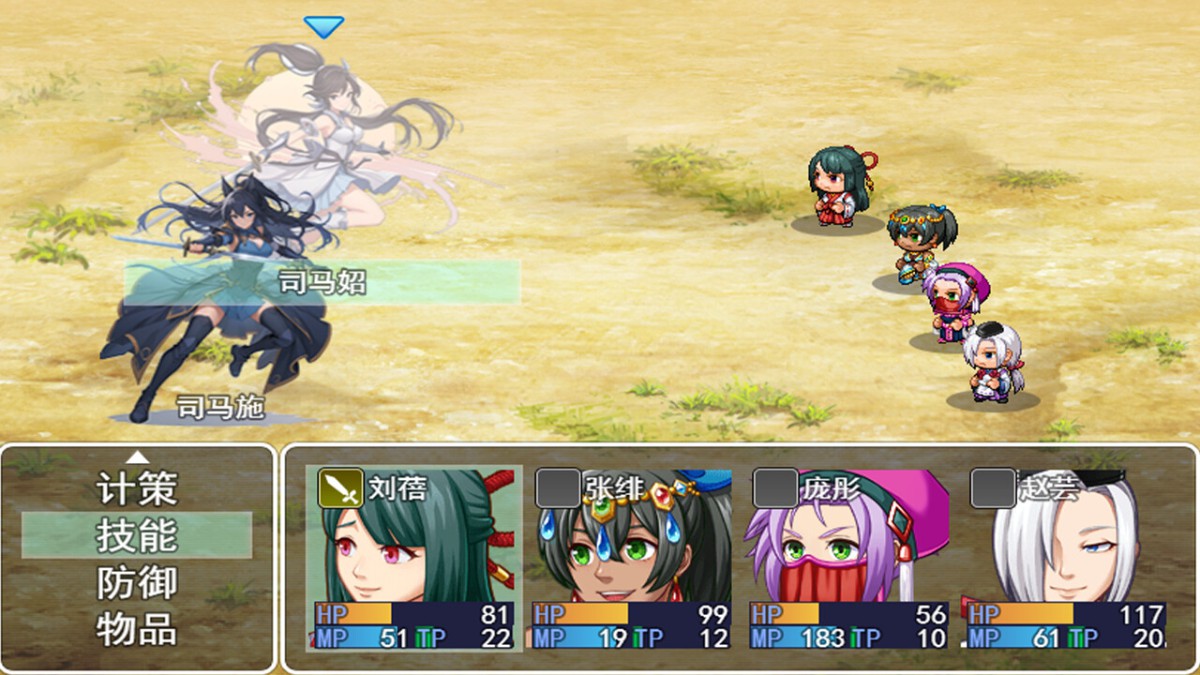
Task: Choose the 技能 command
Action: pos(137,536)
